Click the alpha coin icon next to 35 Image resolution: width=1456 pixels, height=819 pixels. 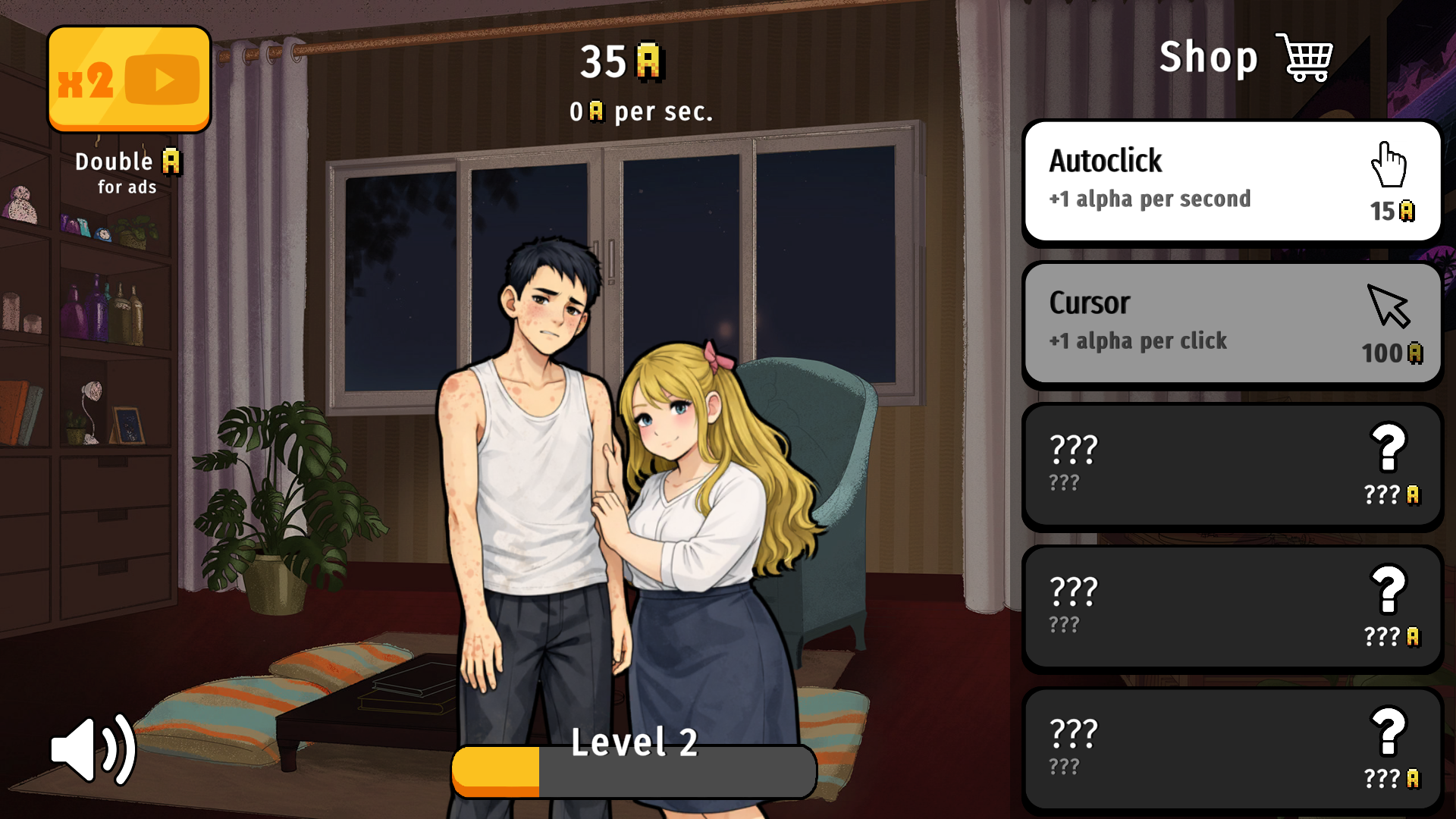coord(648,62)
